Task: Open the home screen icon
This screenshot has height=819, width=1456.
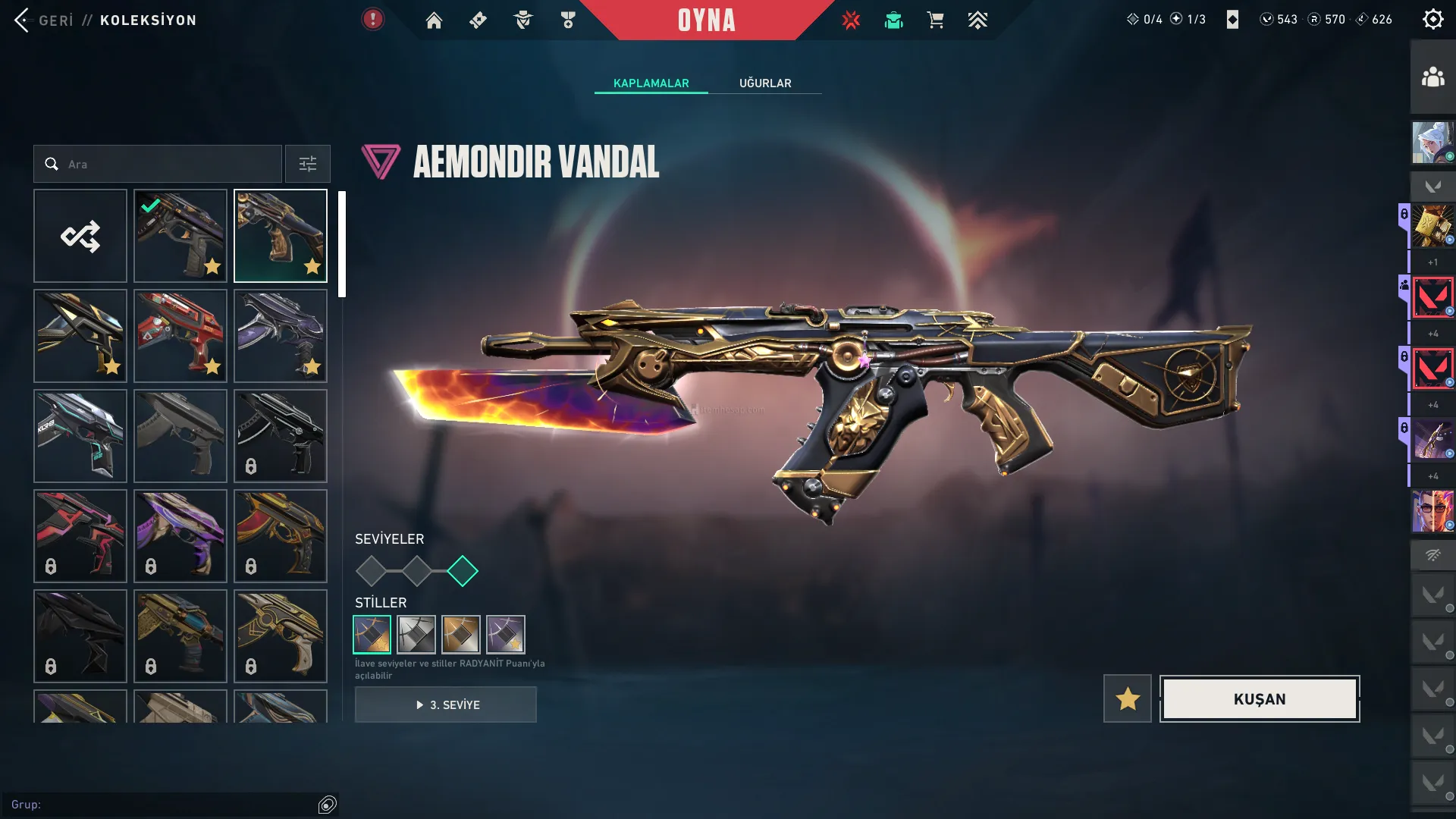Action: point(434,20)
